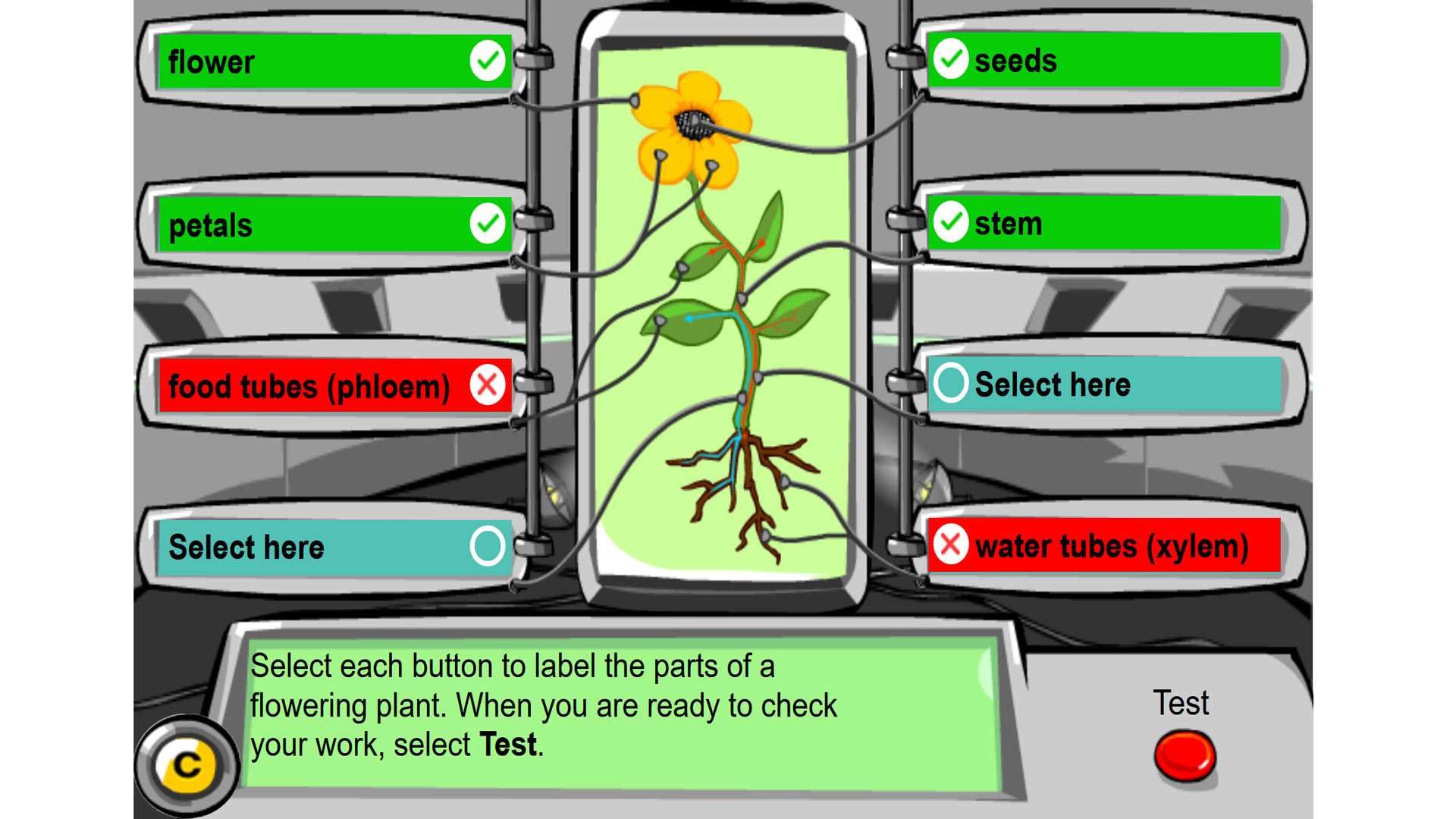Select the circle on the right Select here label
This screenshot has width=1456, height=819.
click(x=950, y=384)
